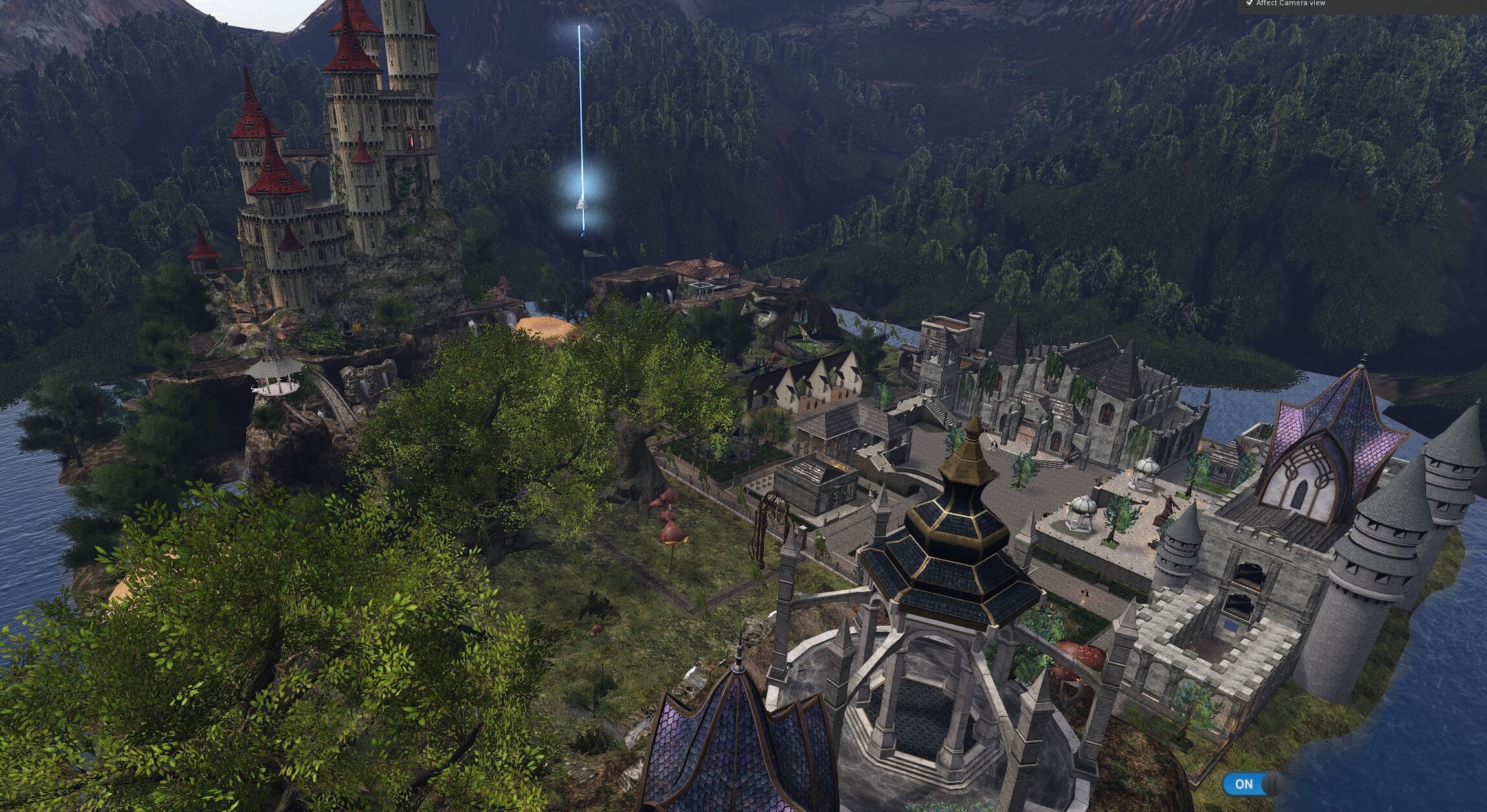Viewport: 1487px width, 812px height.
Task: Switch off the blue ON toggle
Action: [x=1251, y=784]
